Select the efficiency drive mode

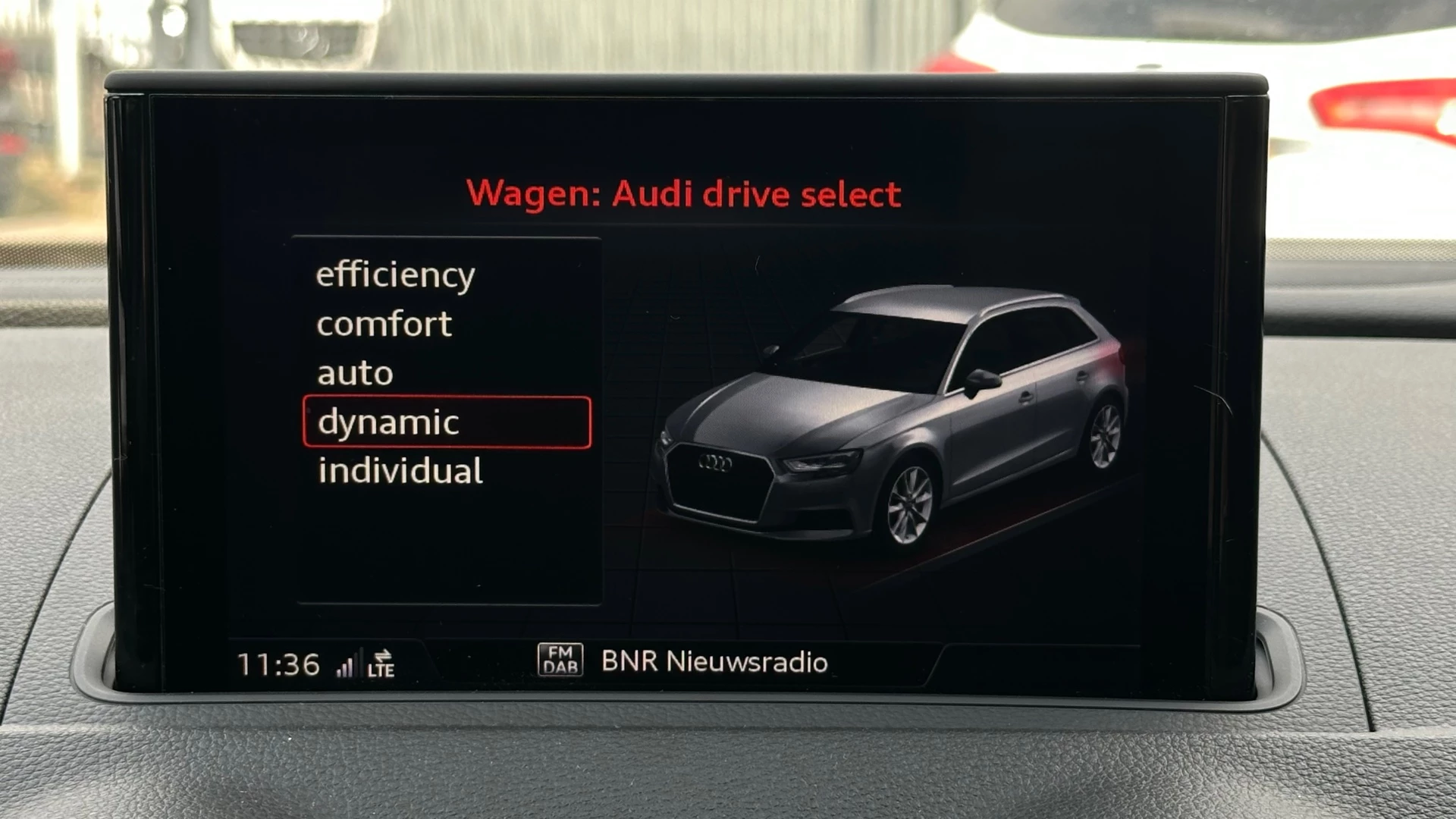395,275
